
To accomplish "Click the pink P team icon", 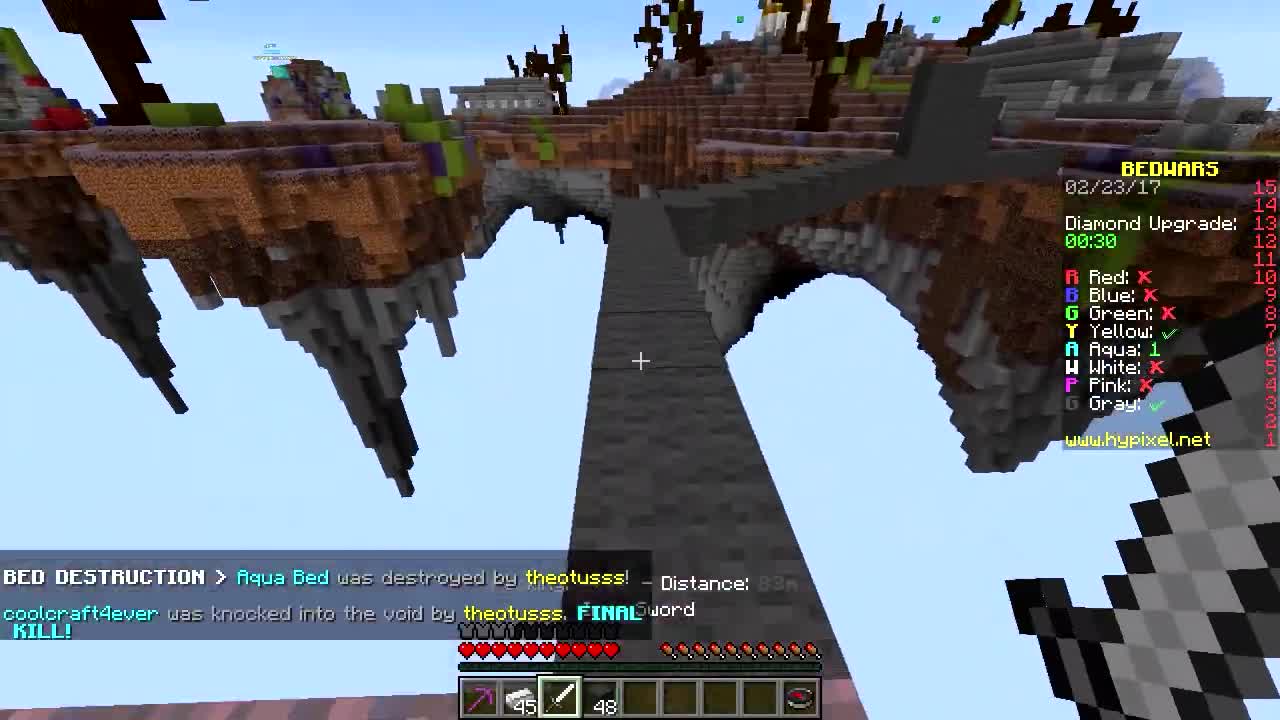I will [1072, 385].
